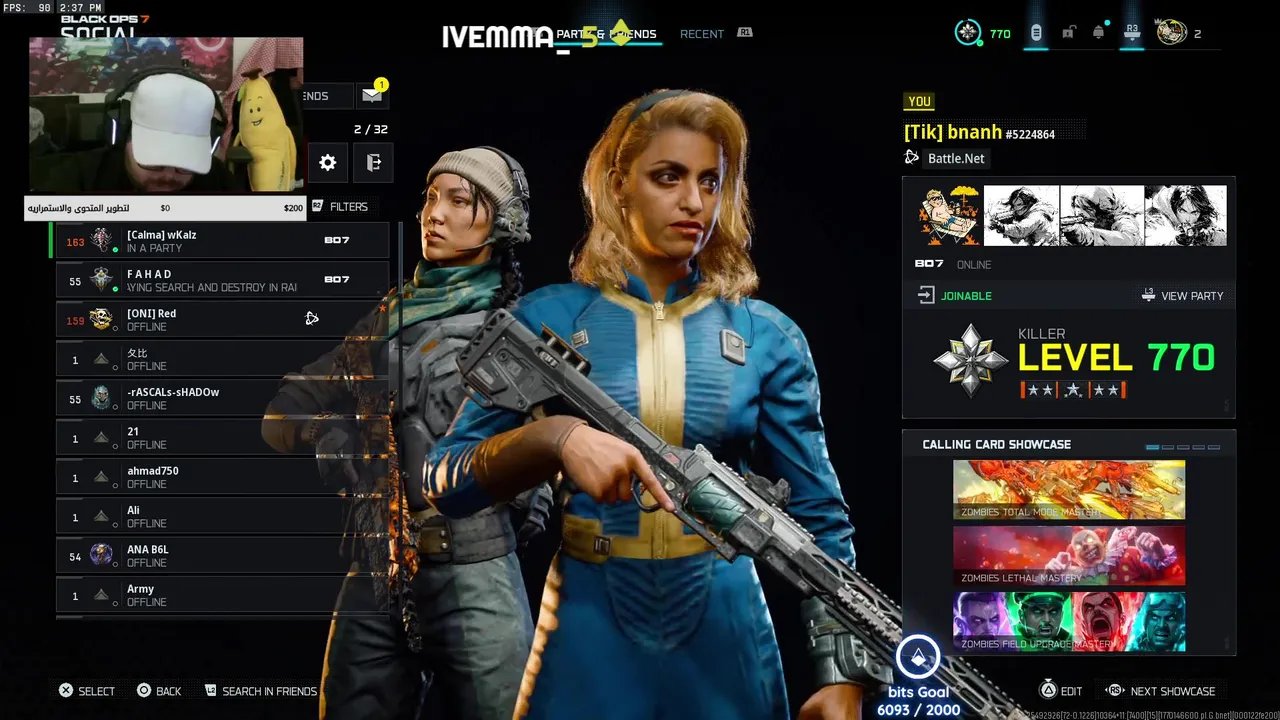Select Zombies Lethal Mastery calling card
Screen dimensions: 1280x720
point(1069,556)
